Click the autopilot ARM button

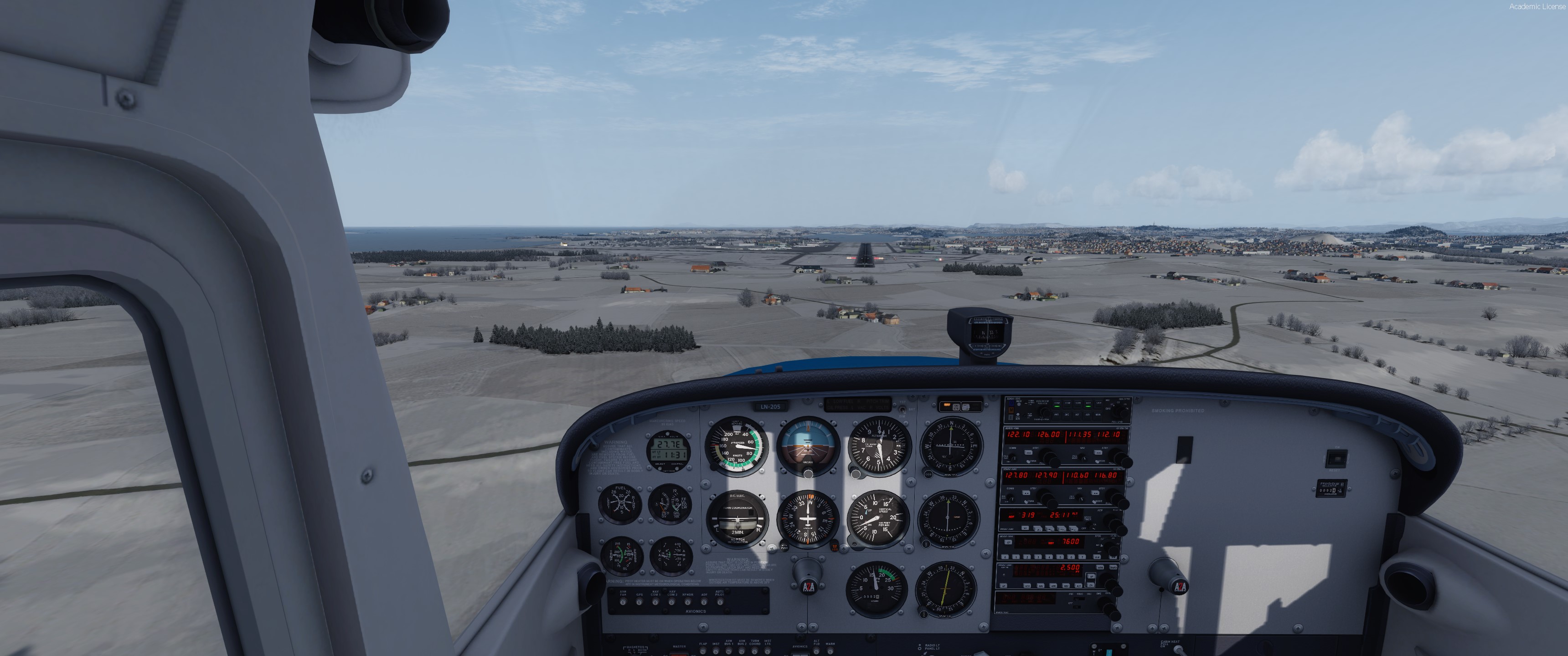[1100, 568]
